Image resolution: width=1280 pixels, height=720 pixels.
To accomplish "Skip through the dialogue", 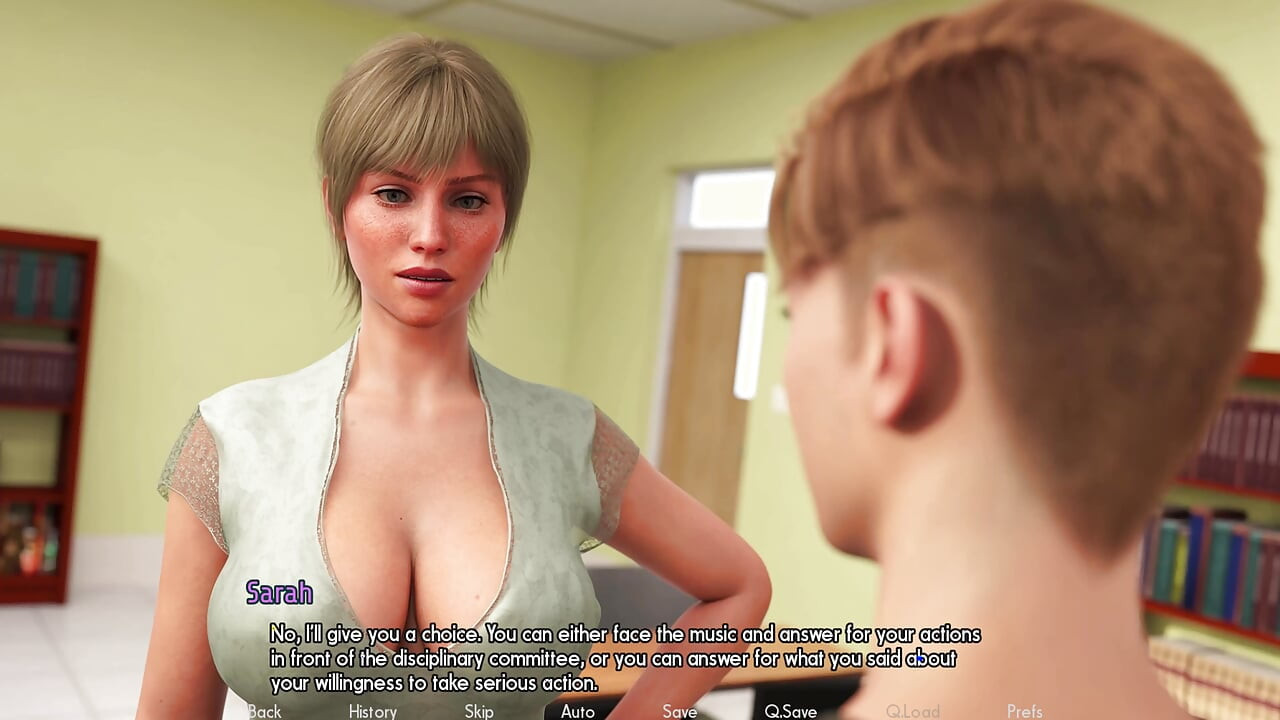I will (x=479, y=711).
